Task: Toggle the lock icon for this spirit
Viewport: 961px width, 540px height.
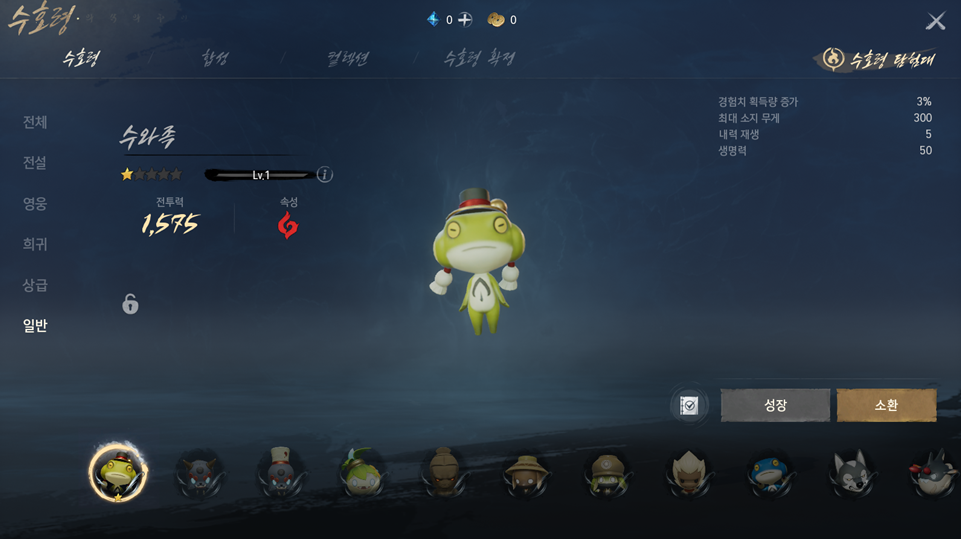Action: tap(130, 303)
